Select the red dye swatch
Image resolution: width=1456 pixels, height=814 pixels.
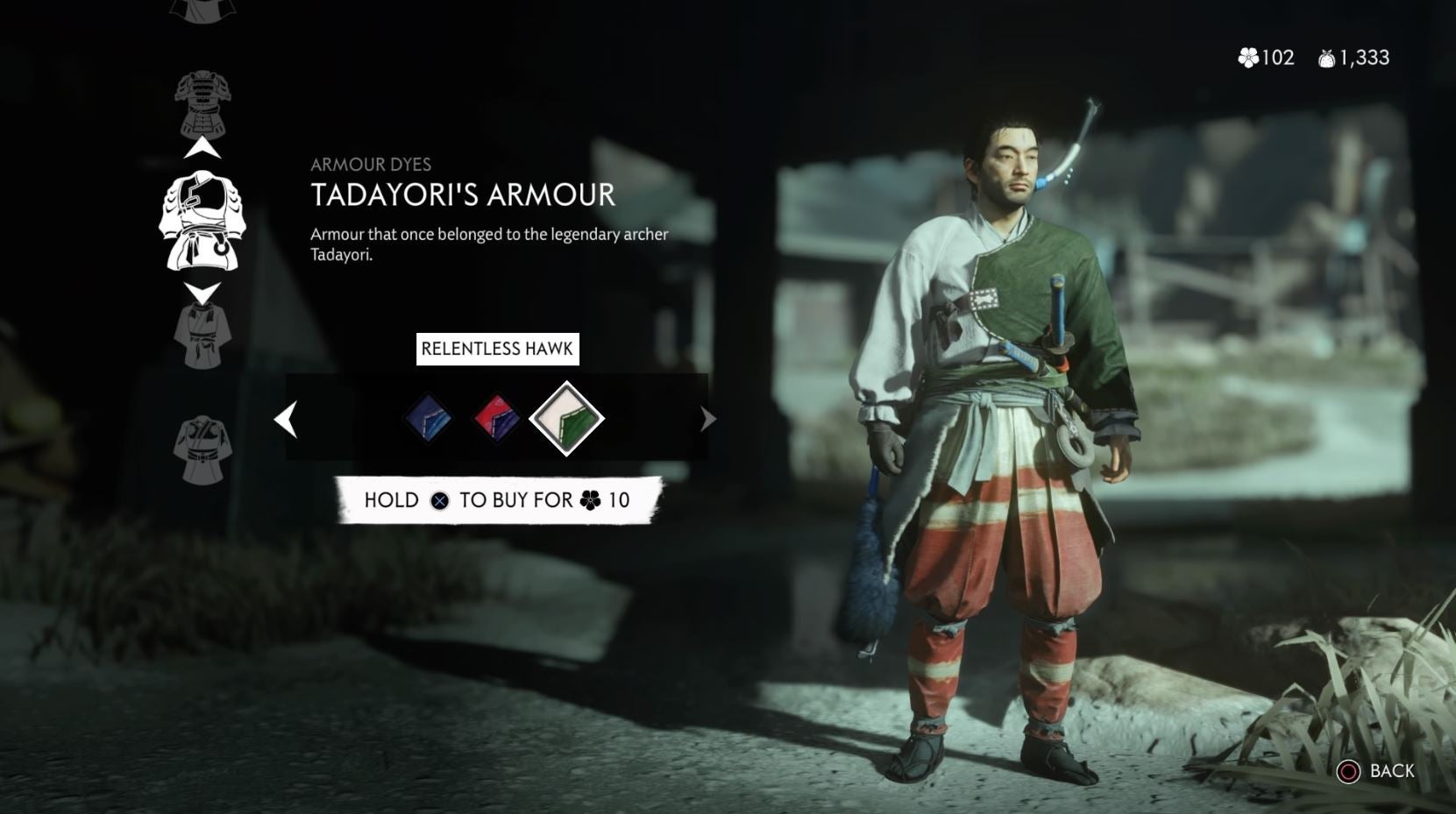click(x=497, y=419)
